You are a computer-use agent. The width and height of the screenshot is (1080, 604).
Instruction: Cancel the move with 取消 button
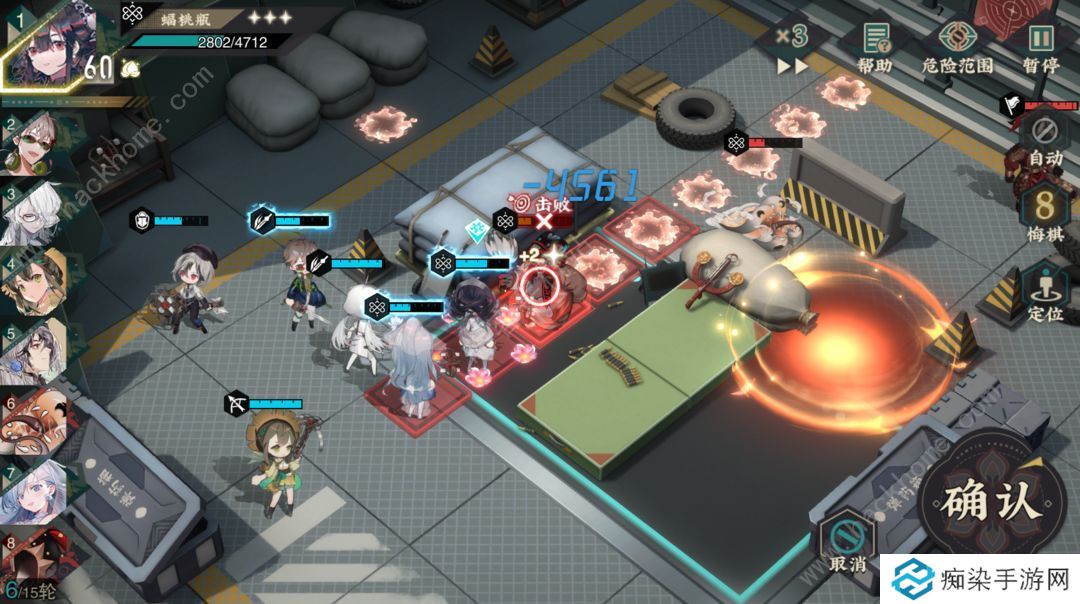847,547
